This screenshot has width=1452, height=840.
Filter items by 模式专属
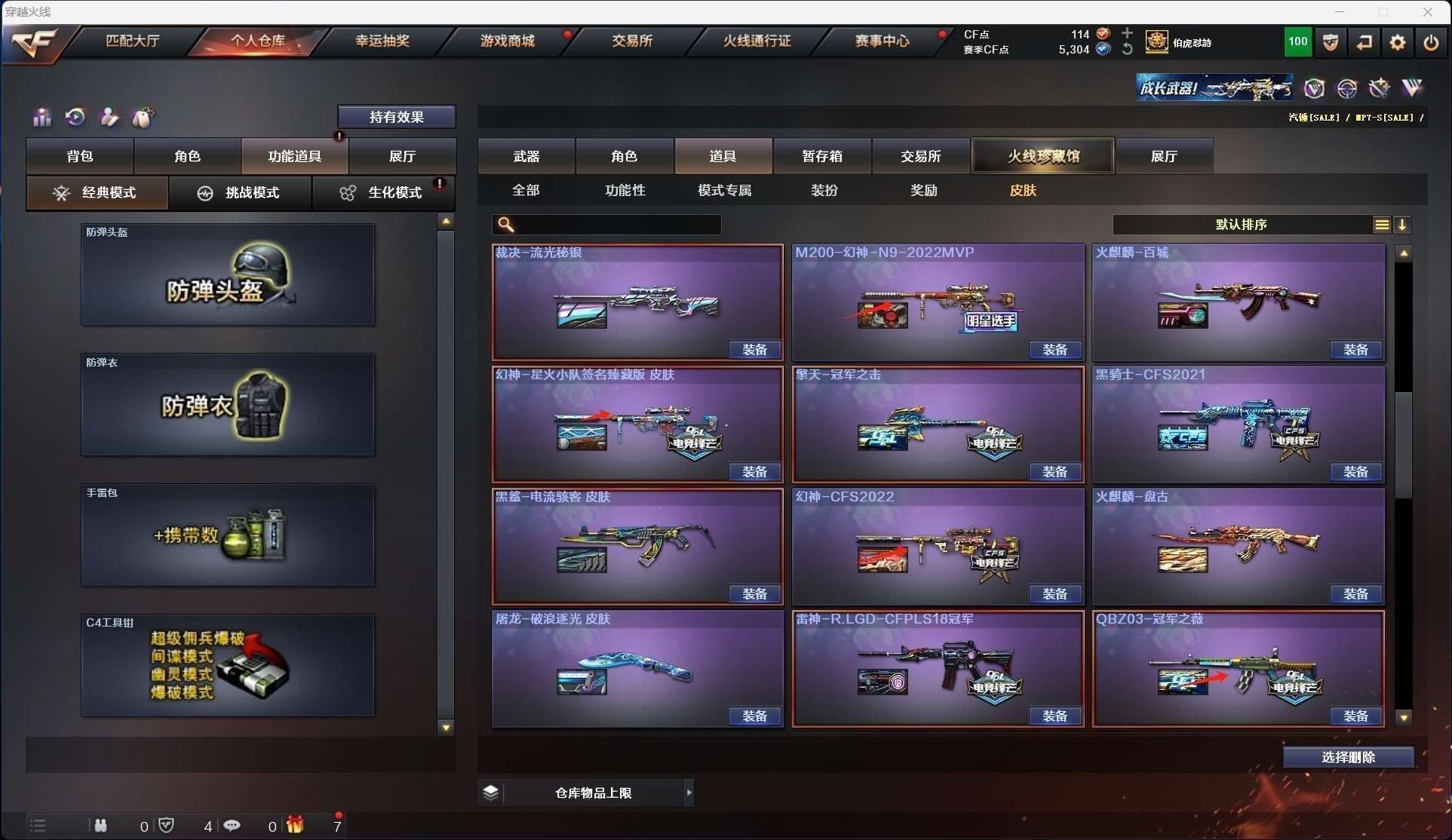pos(725,190)
